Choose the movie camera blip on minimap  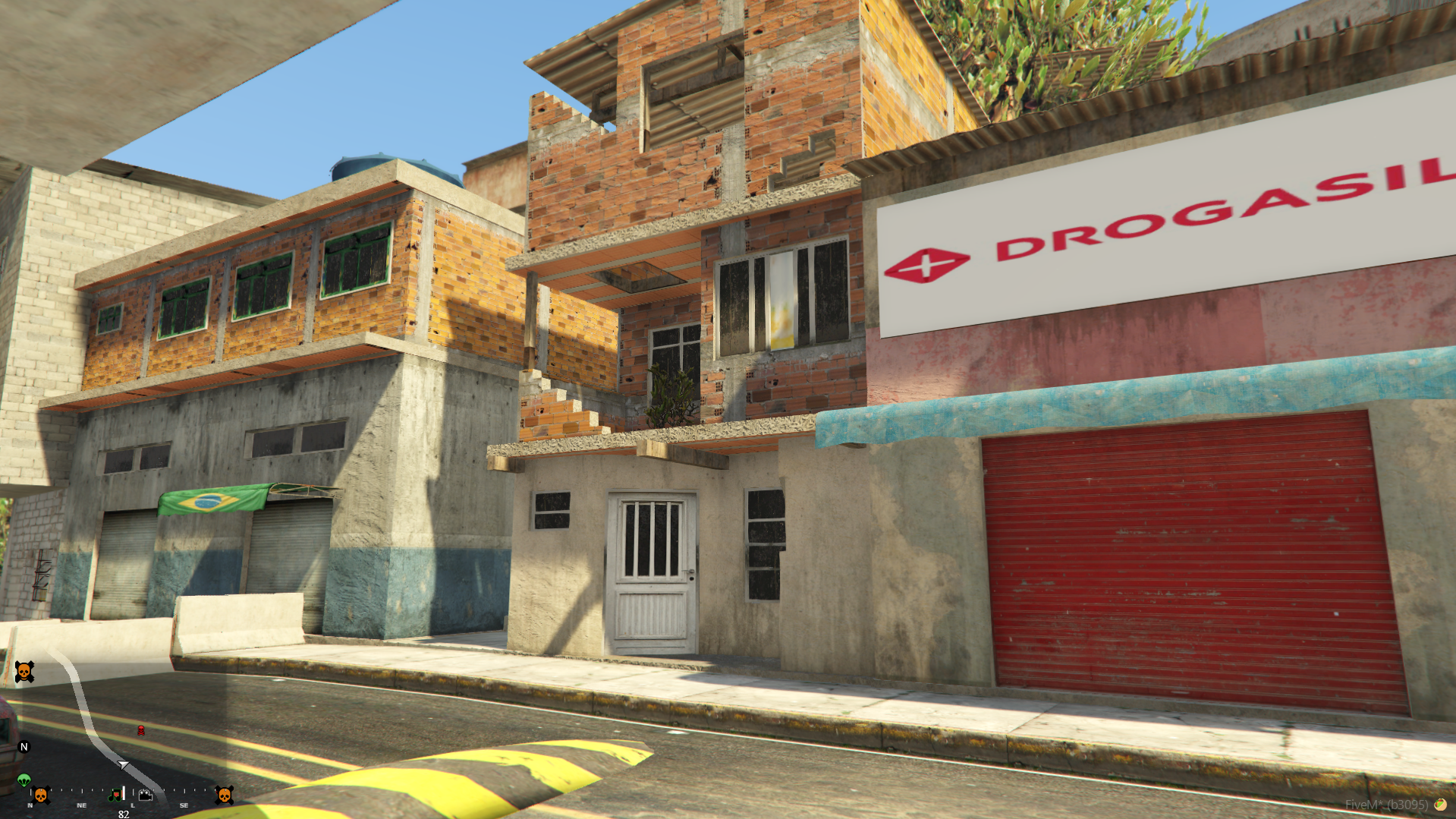pos(146,795)
